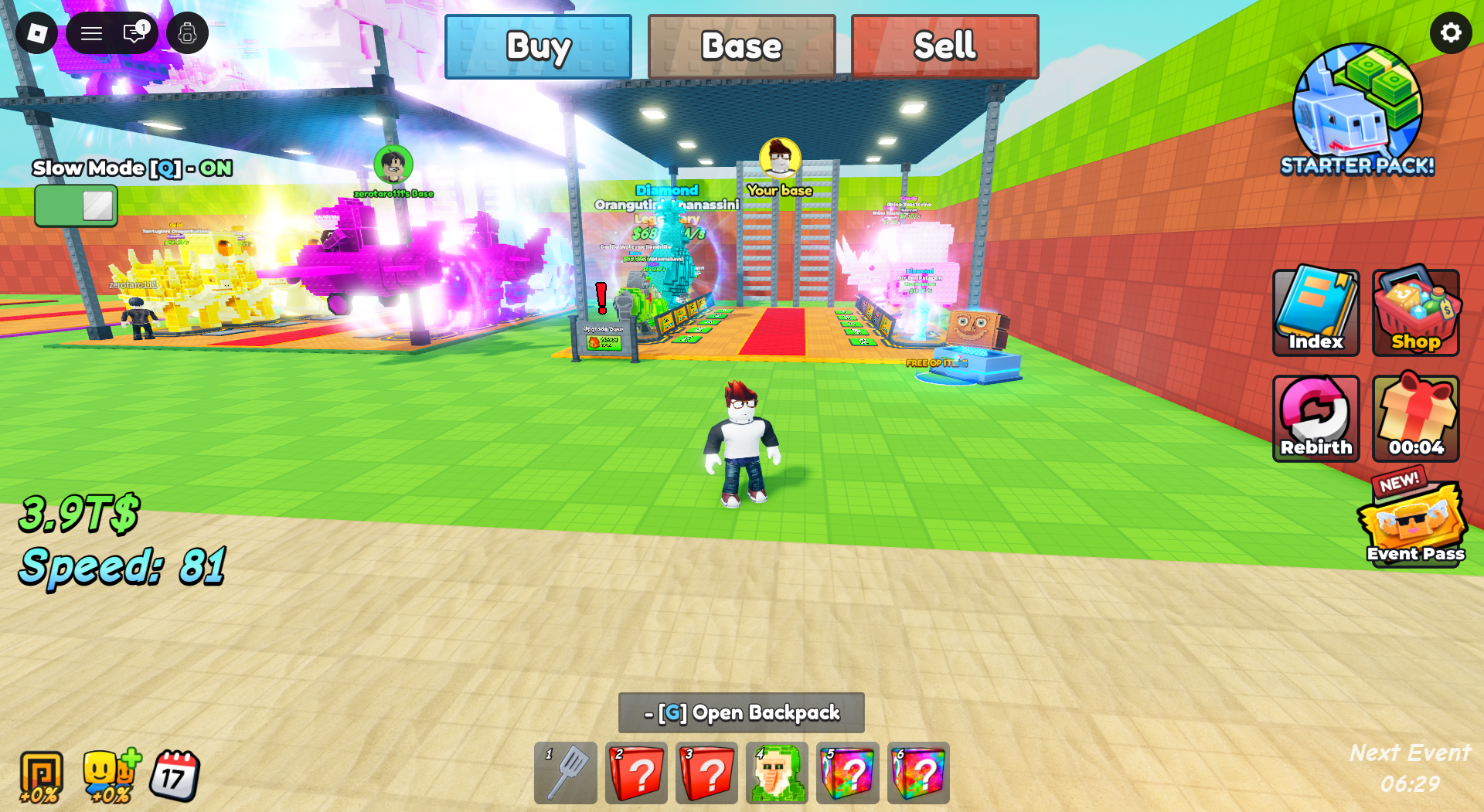Toggle the Slow Mode switch off

coord(75,204)
